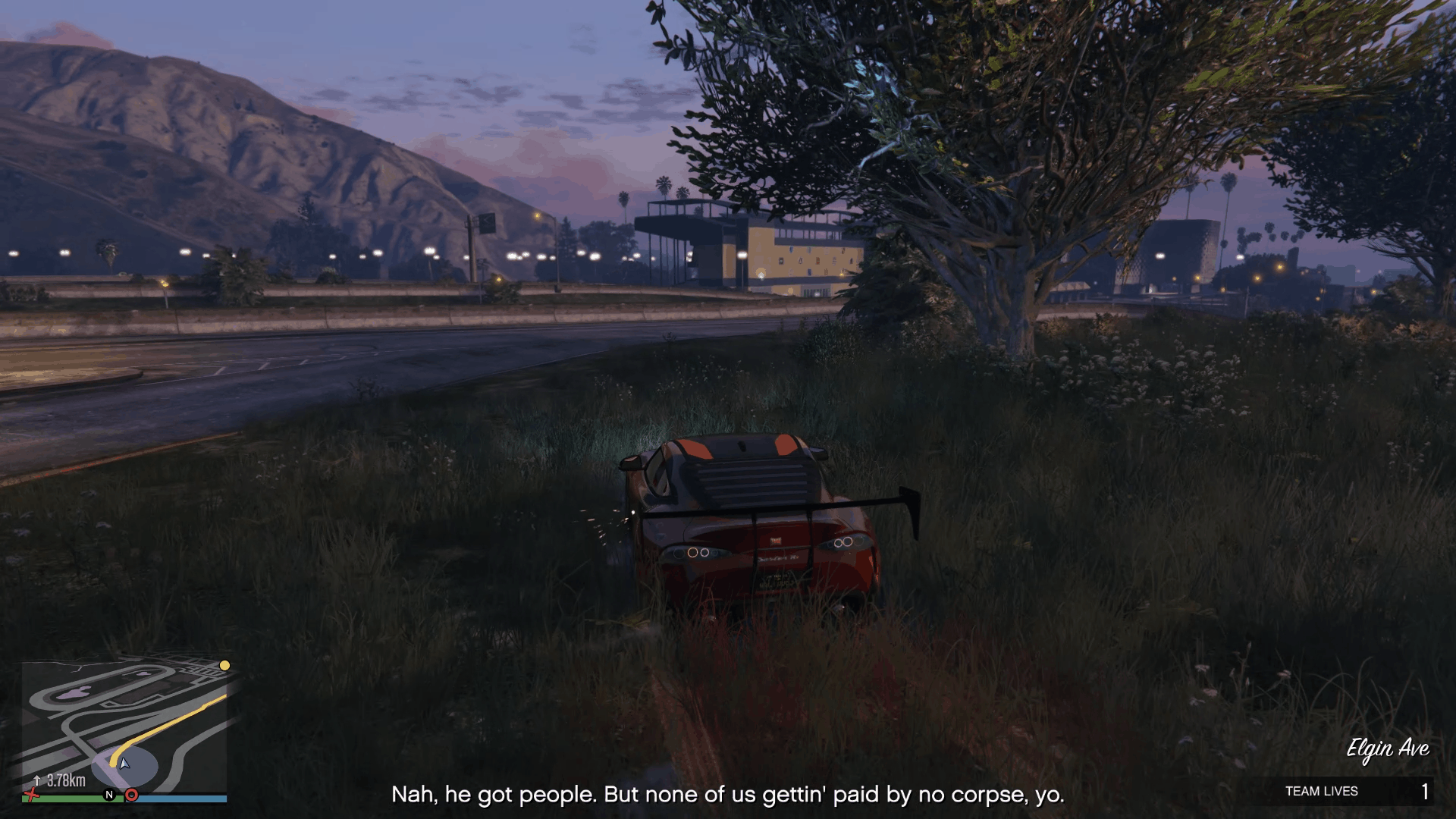Click the up arrow beside the 3.78km distance
This screenshot has height=819, width=1456.
pos(36,780)
